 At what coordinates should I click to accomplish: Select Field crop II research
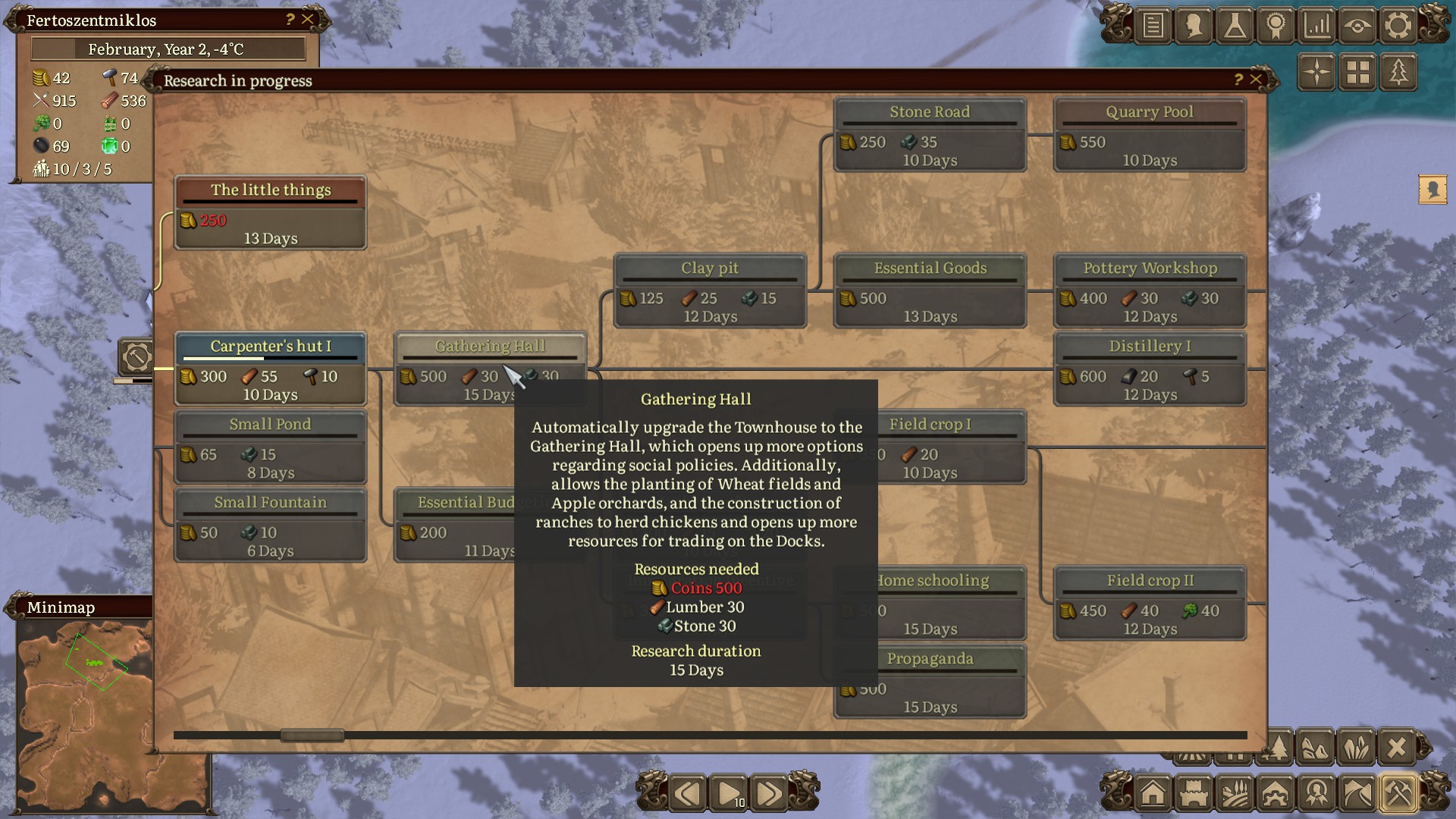(1150, 604)
